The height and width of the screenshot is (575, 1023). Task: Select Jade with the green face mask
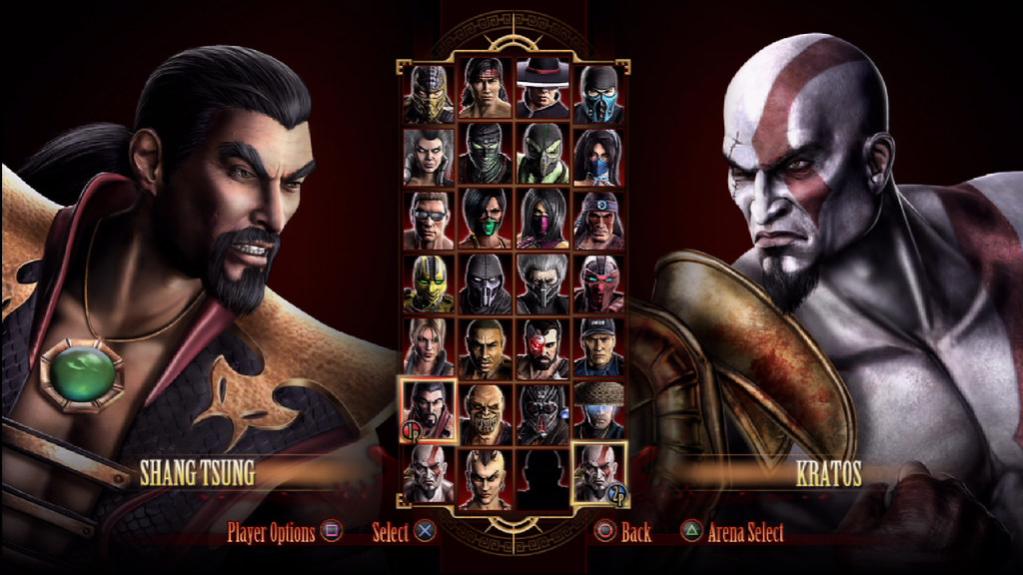(485, 219)
